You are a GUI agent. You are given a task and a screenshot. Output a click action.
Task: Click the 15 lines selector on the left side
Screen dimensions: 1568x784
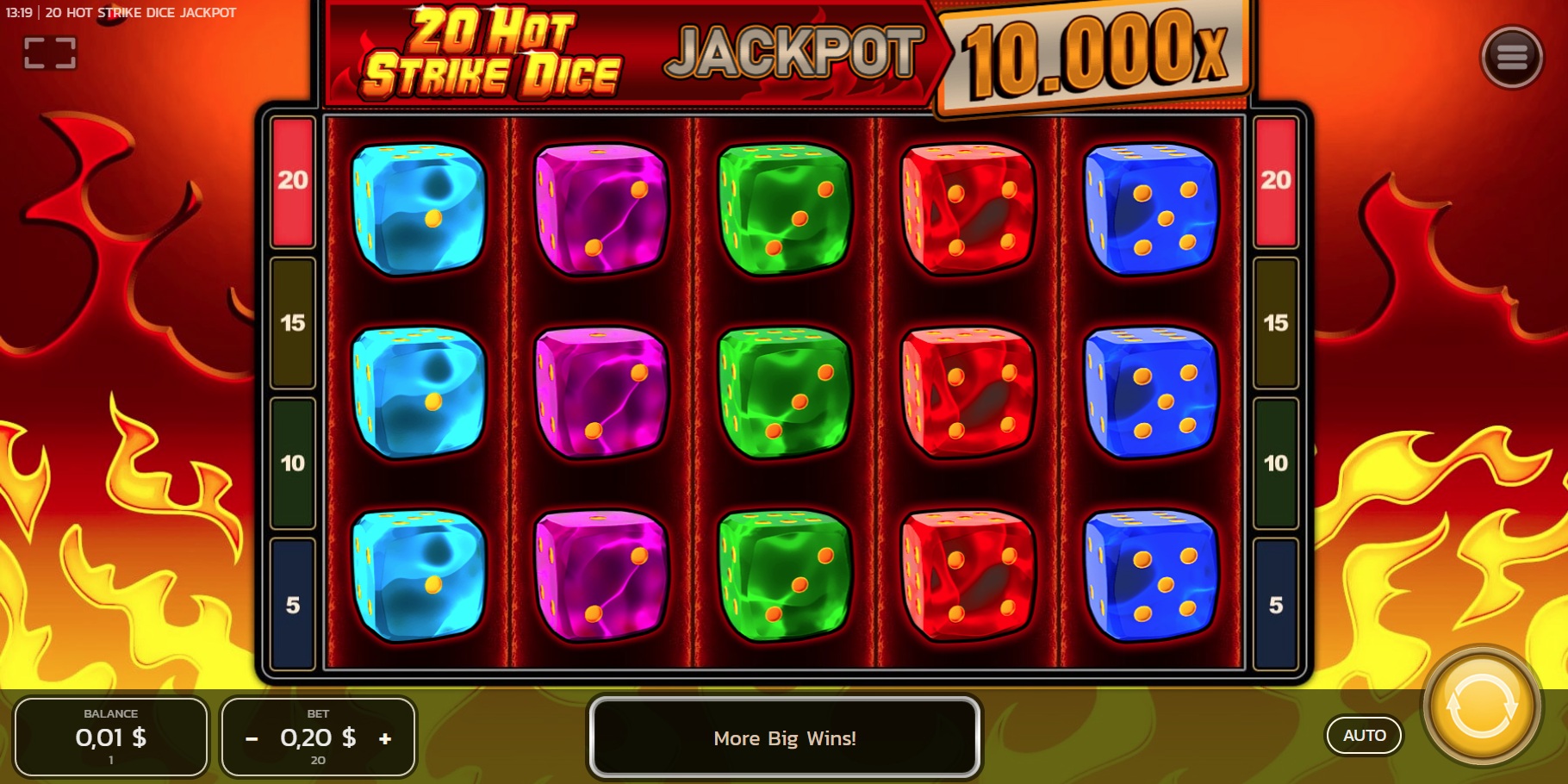[292, 323]
